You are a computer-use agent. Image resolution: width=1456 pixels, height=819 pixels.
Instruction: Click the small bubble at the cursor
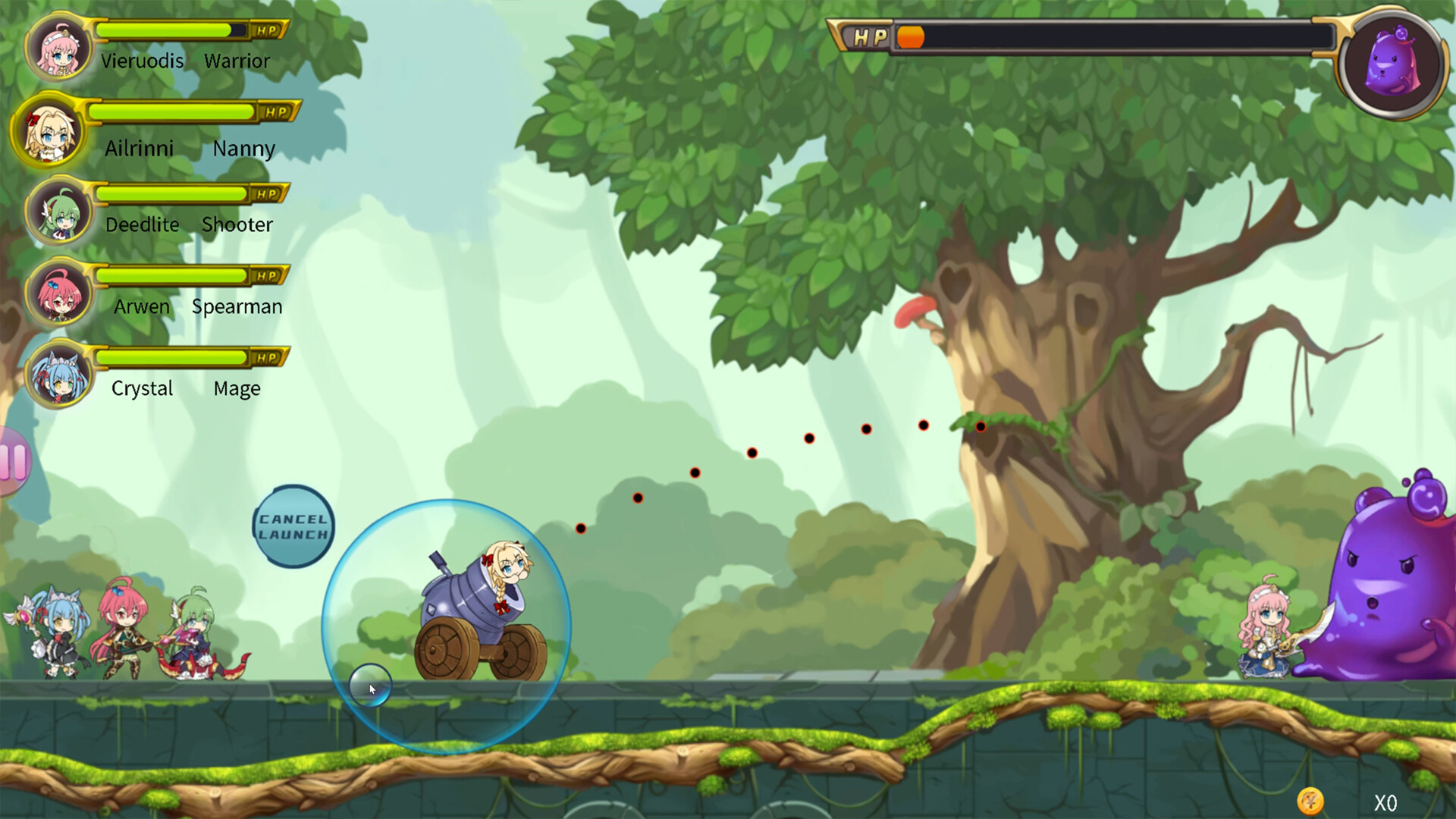[369, 685]
